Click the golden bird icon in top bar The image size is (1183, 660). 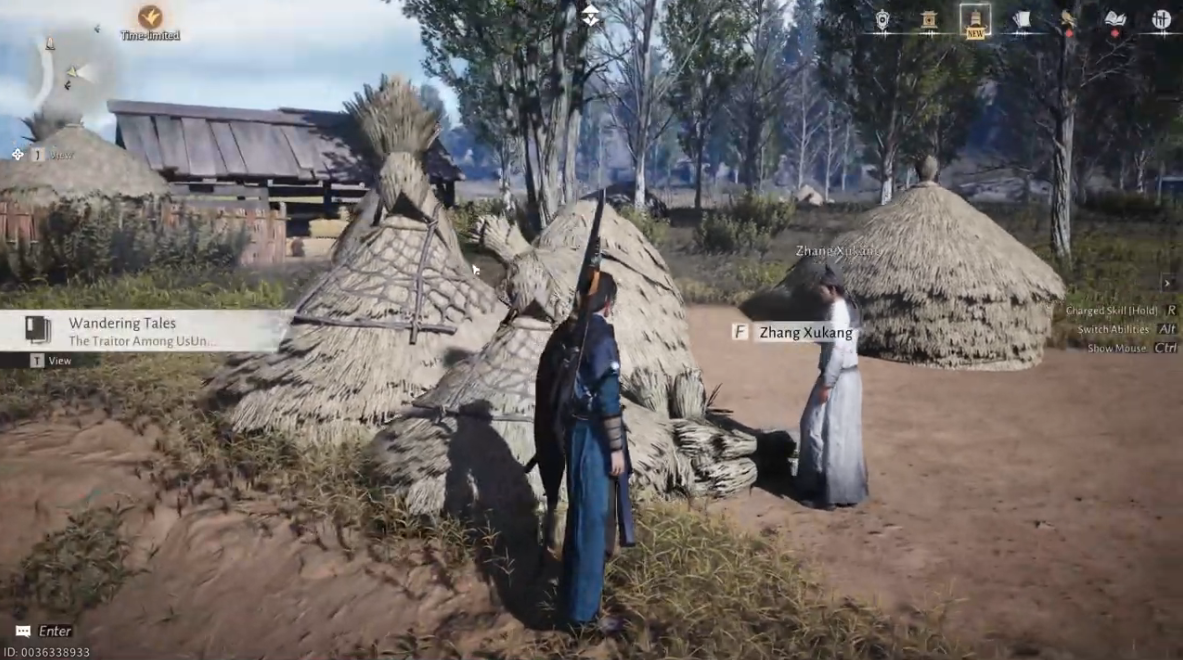[1068, 20]
